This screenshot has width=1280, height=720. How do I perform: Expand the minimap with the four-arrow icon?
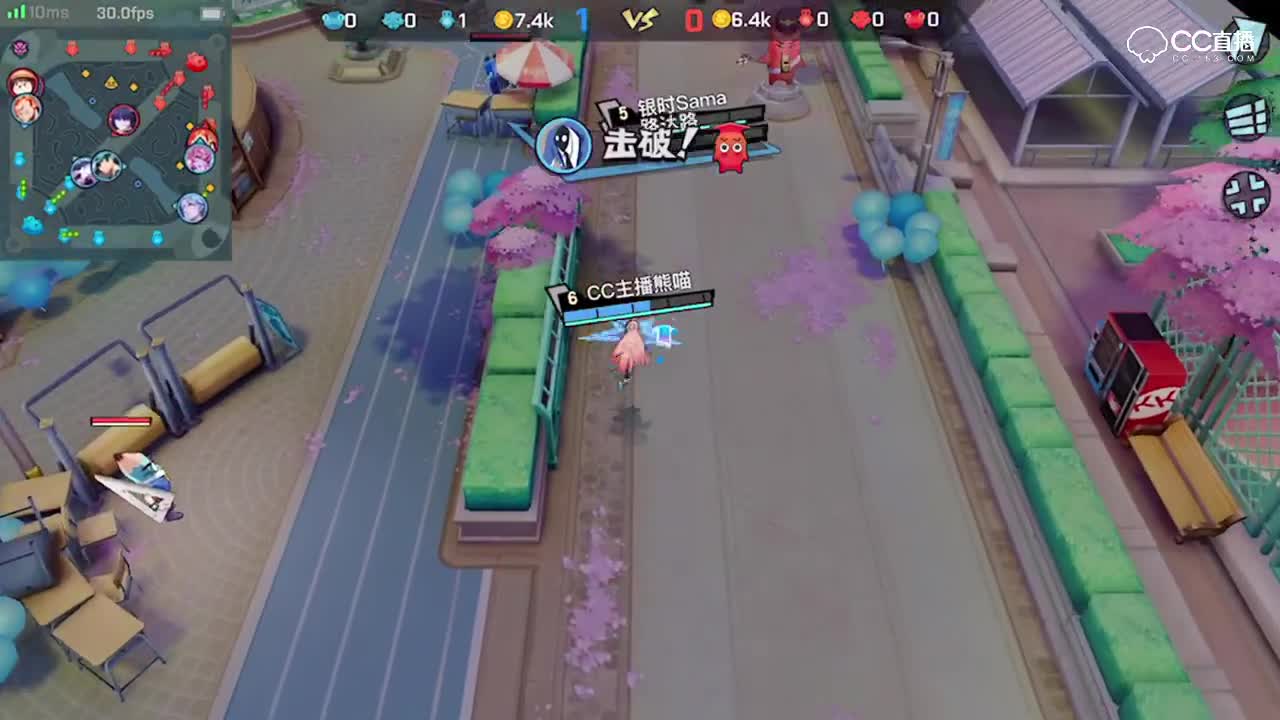coord(1246,193)
